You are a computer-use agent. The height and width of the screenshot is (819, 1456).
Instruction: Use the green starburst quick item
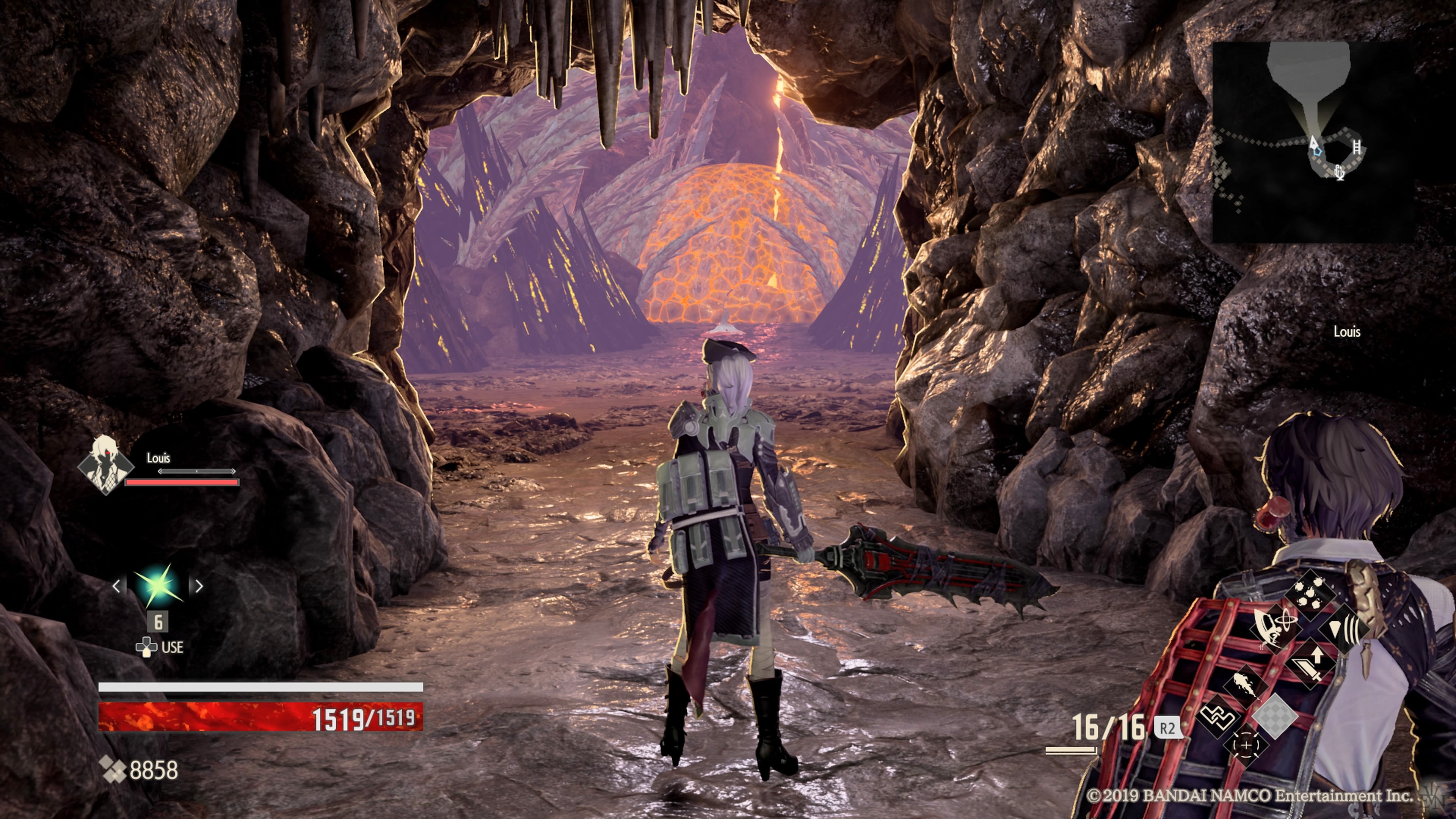pos(158,585)
